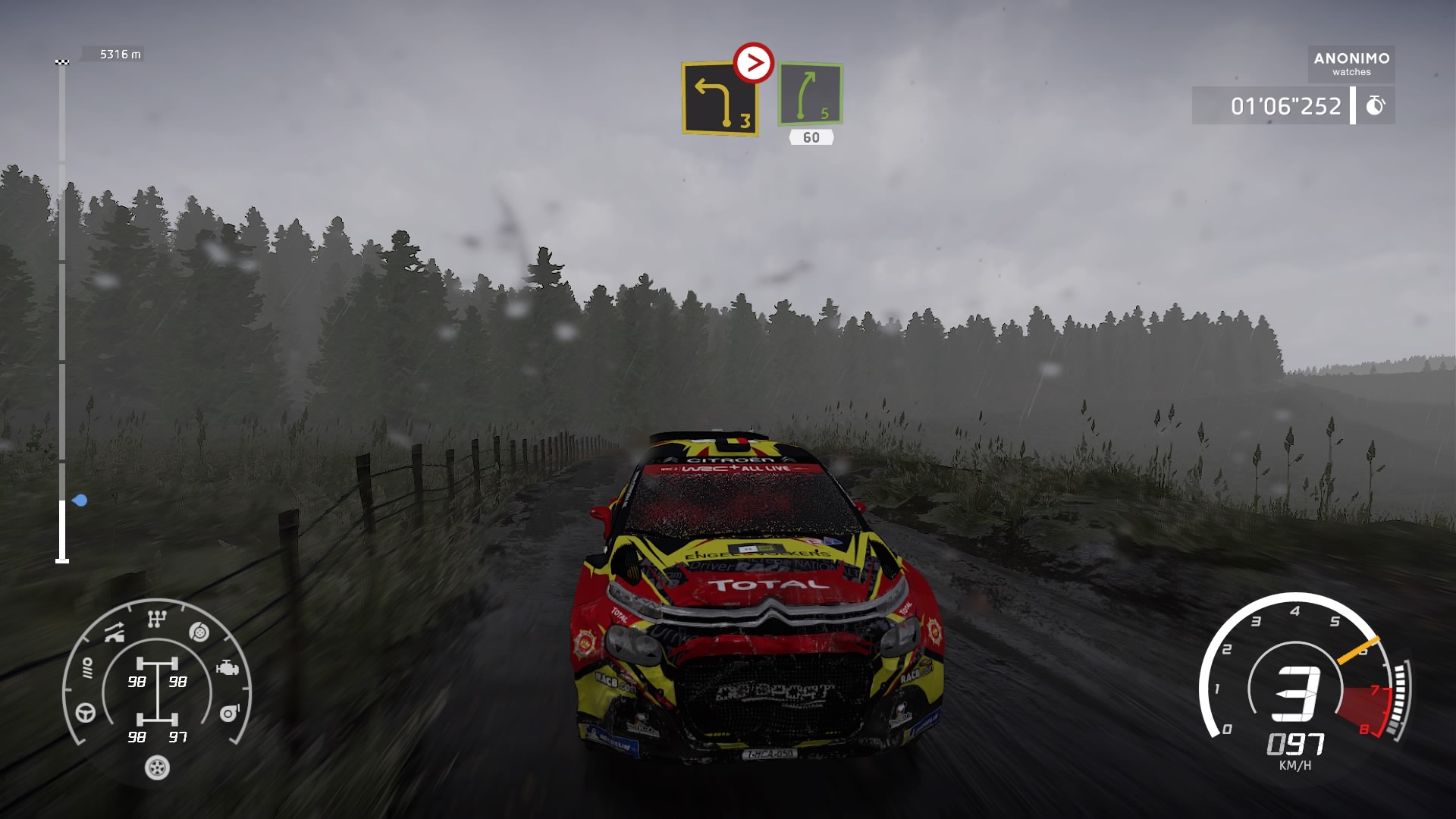1456x819 pixels.
Task: Click the steering wheel damage icon
Action: coord(86,713)
